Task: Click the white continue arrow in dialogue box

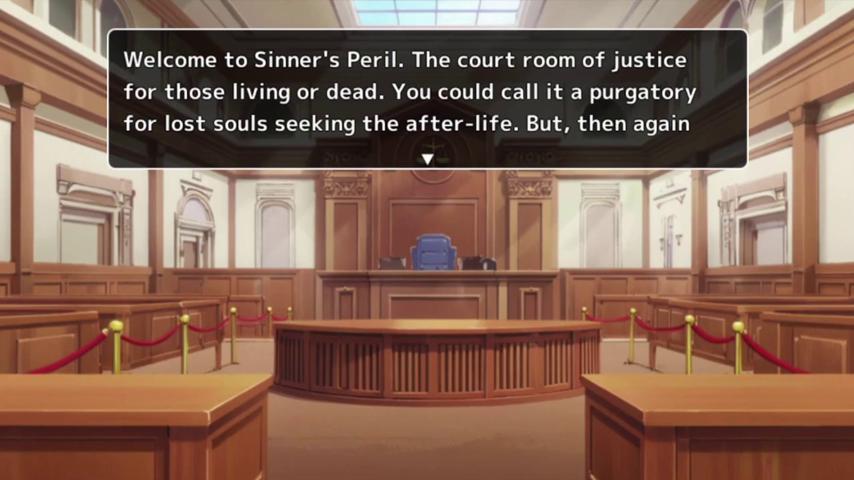Action: point(428,159)
